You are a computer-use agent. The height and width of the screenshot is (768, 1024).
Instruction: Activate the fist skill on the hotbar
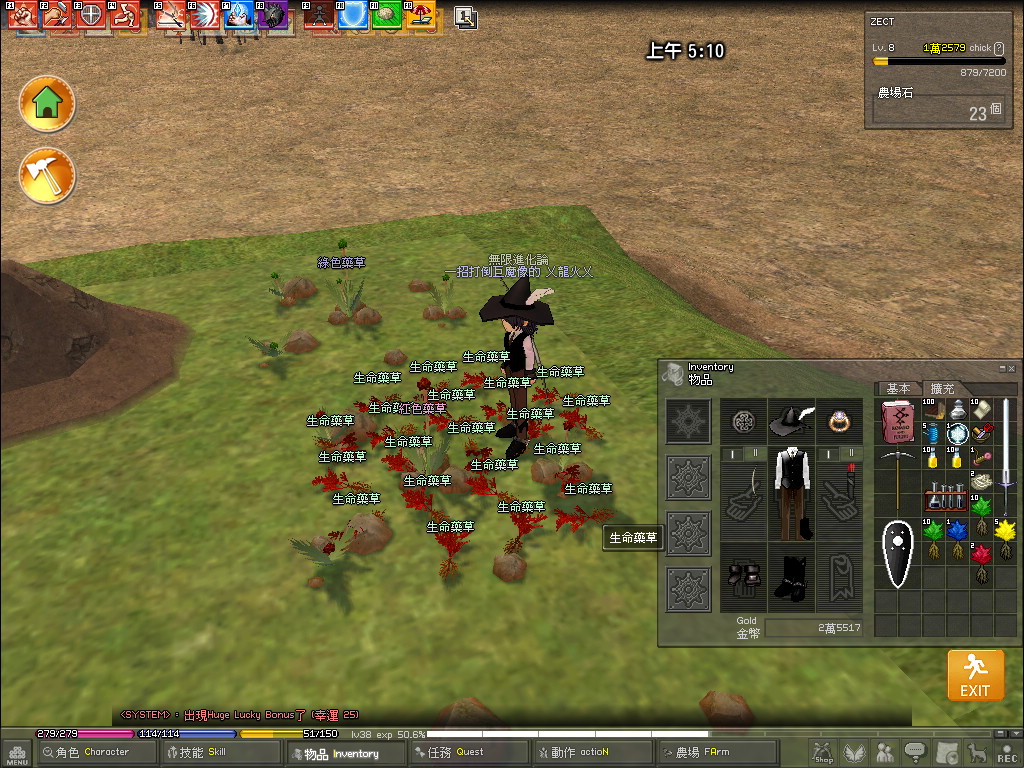pos(24,15)
